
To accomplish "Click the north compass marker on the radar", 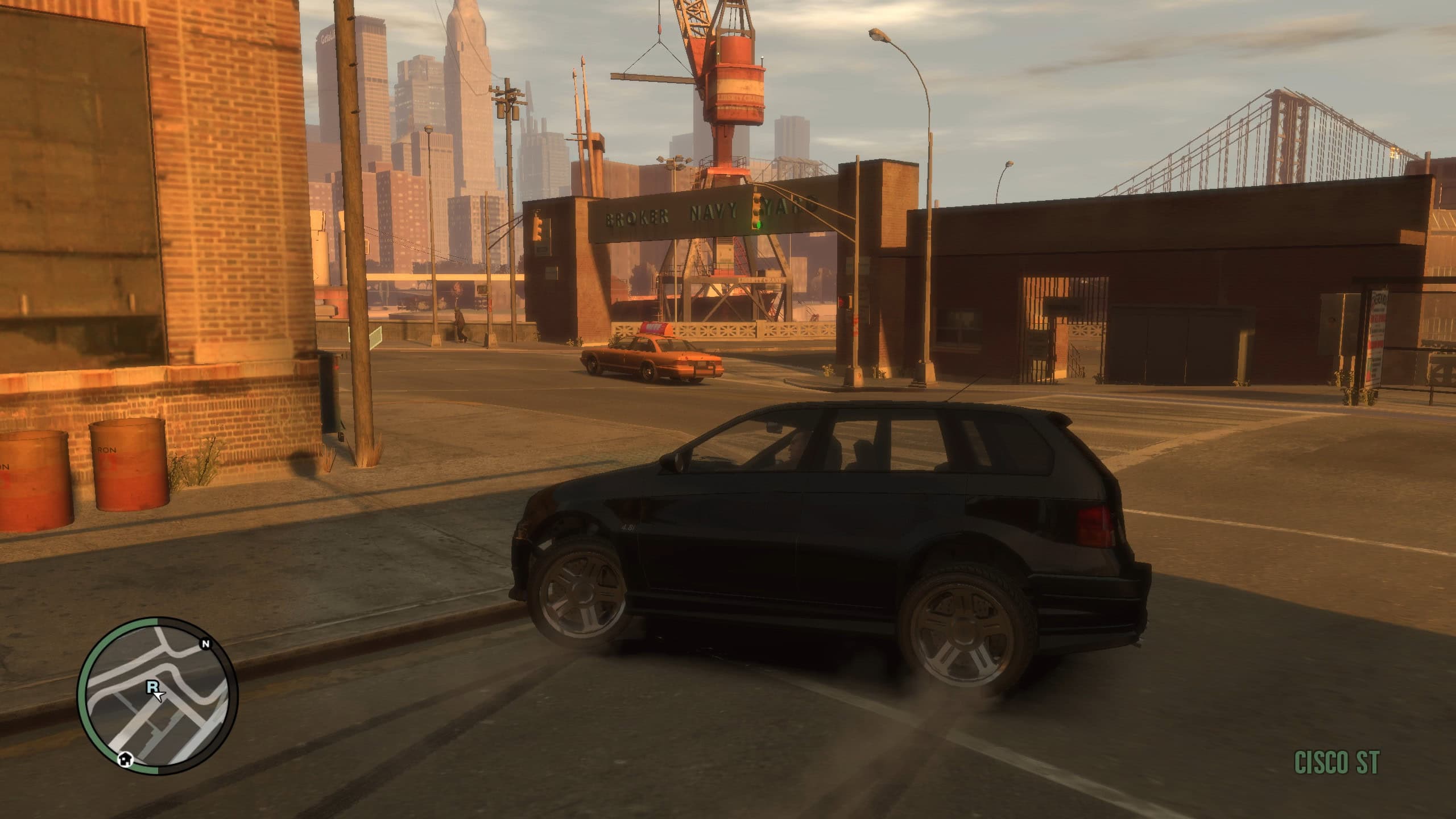I will pos(206,644).
